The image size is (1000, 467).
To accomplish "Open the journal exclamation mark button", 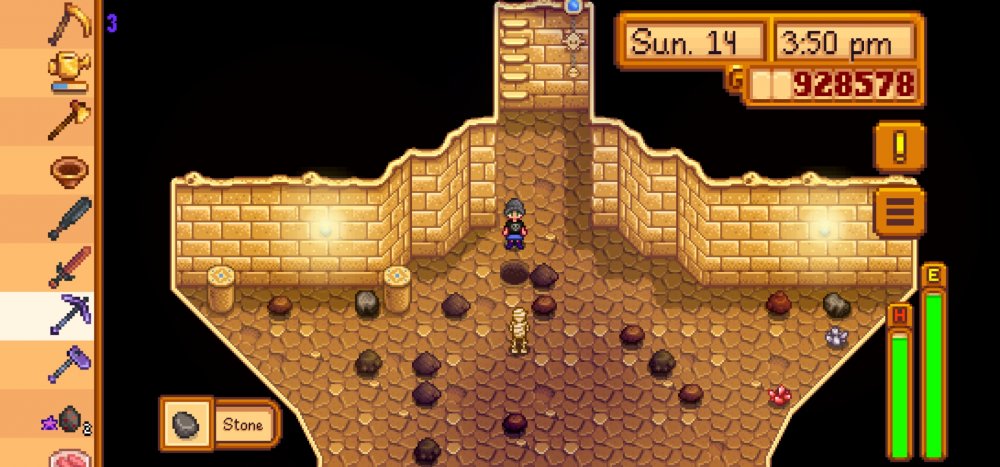I will click(898, 147).
